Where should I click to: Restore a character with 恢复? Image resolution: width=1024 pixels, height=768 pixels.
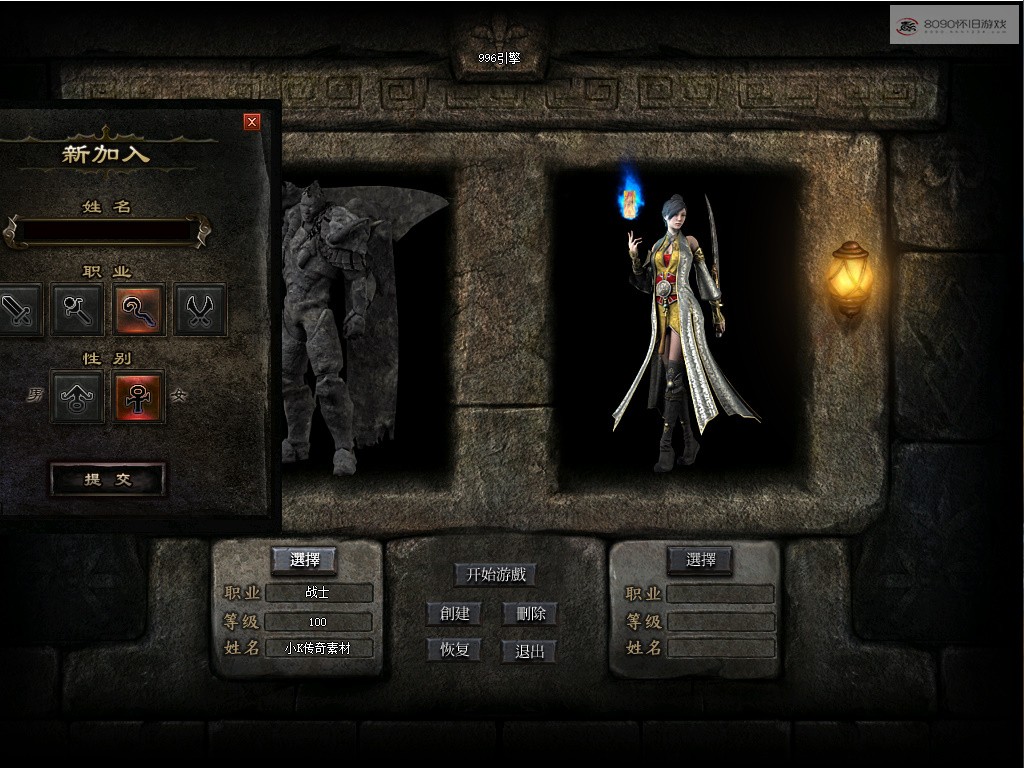pos(454,650)
